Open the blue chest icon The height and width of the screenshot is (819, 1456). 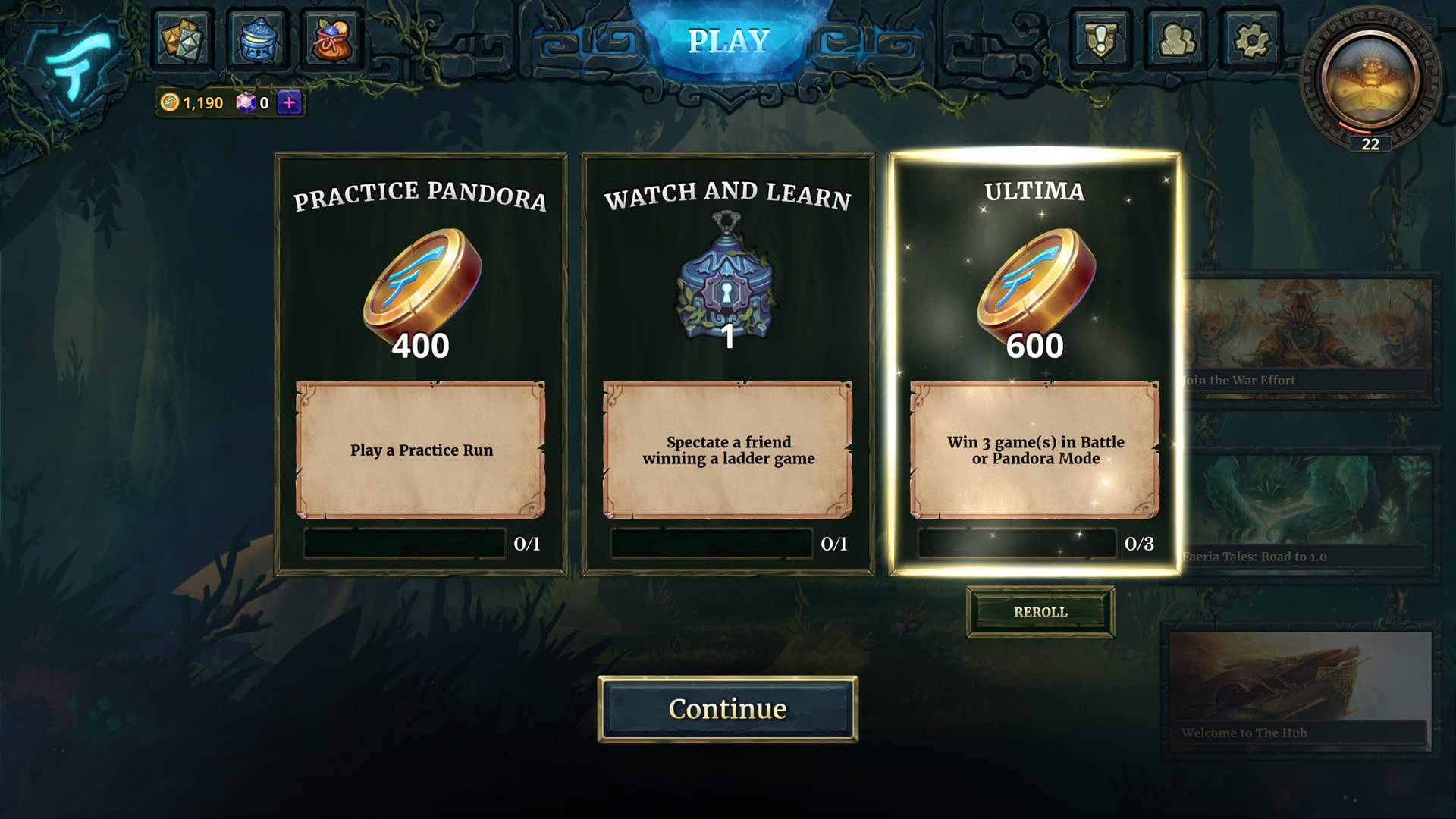[258, 39]
